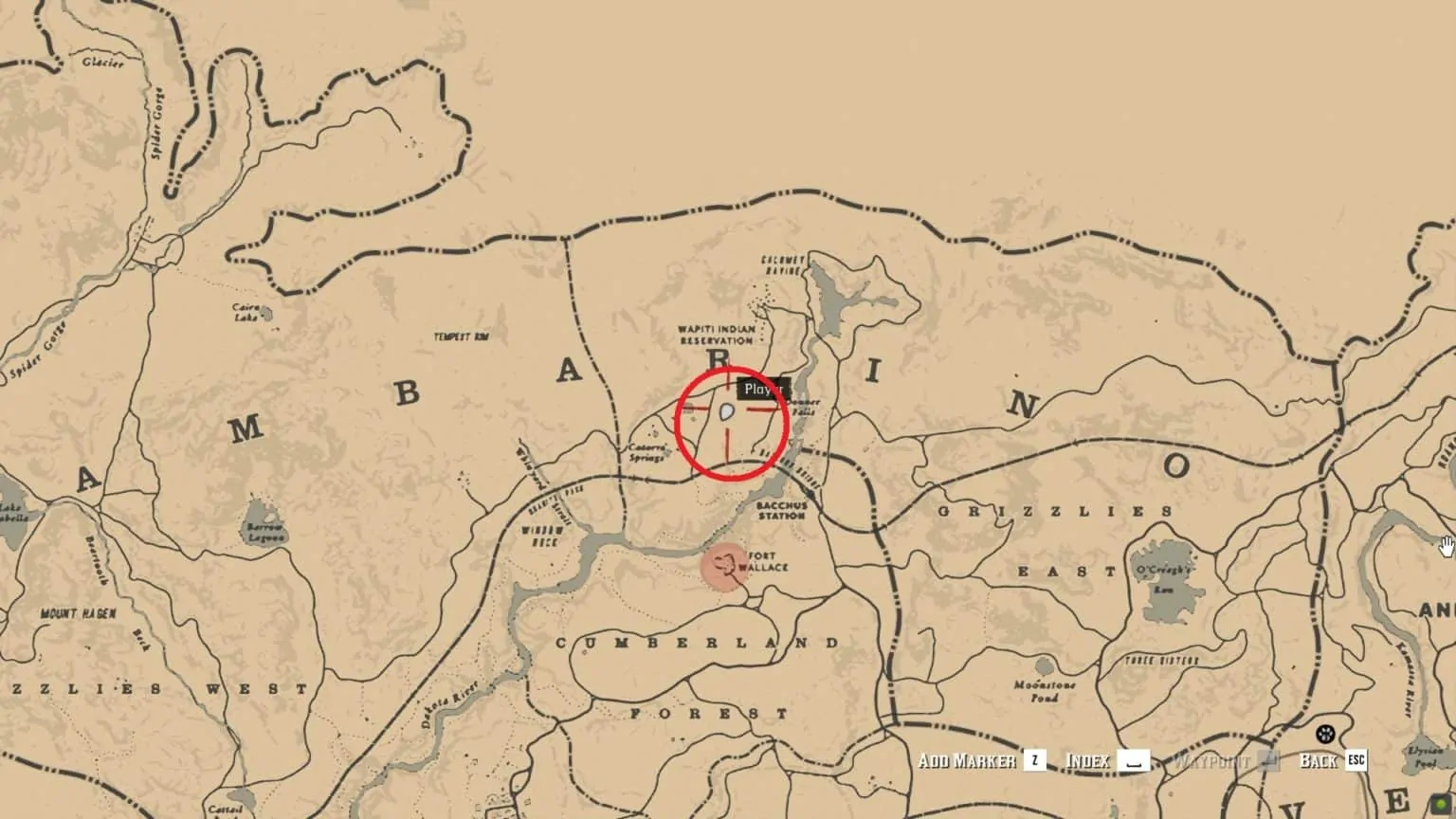Click the white Player position marker
The image size is (1456, 819).
pyautogui.click(x=724, y=410)
